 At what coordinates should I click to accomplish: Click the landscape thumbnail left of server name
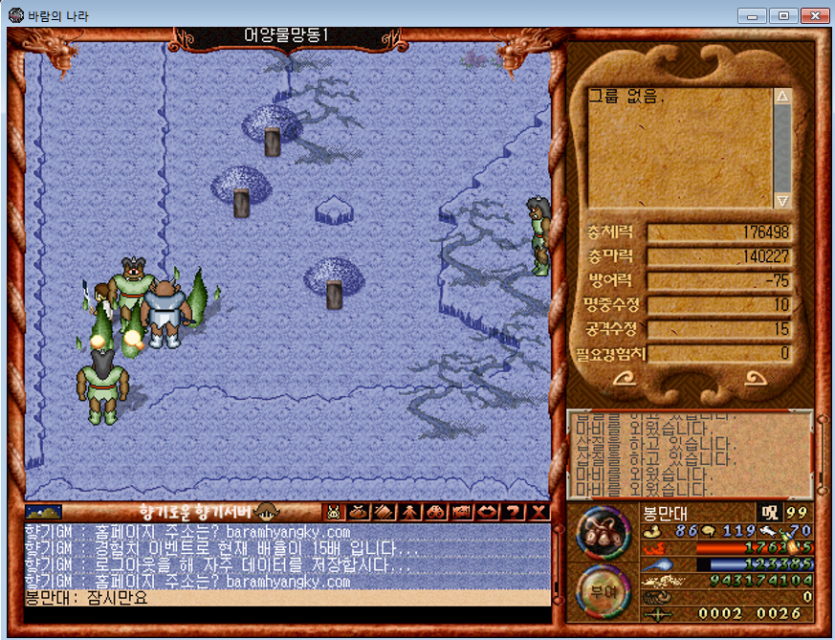click(x=43, y=511)
